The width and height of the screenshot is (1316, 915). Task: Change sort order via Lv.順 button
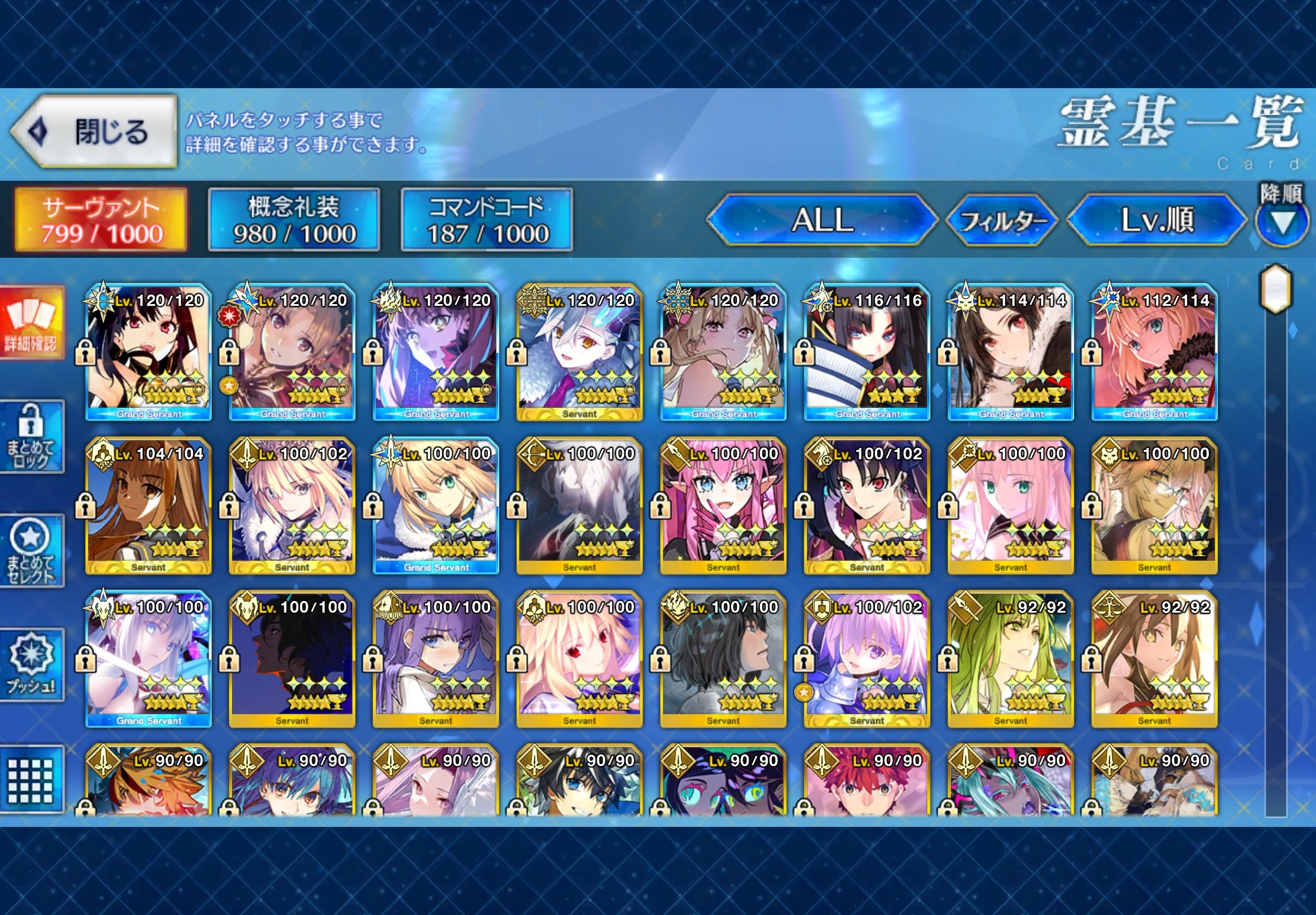(1157, 220)
